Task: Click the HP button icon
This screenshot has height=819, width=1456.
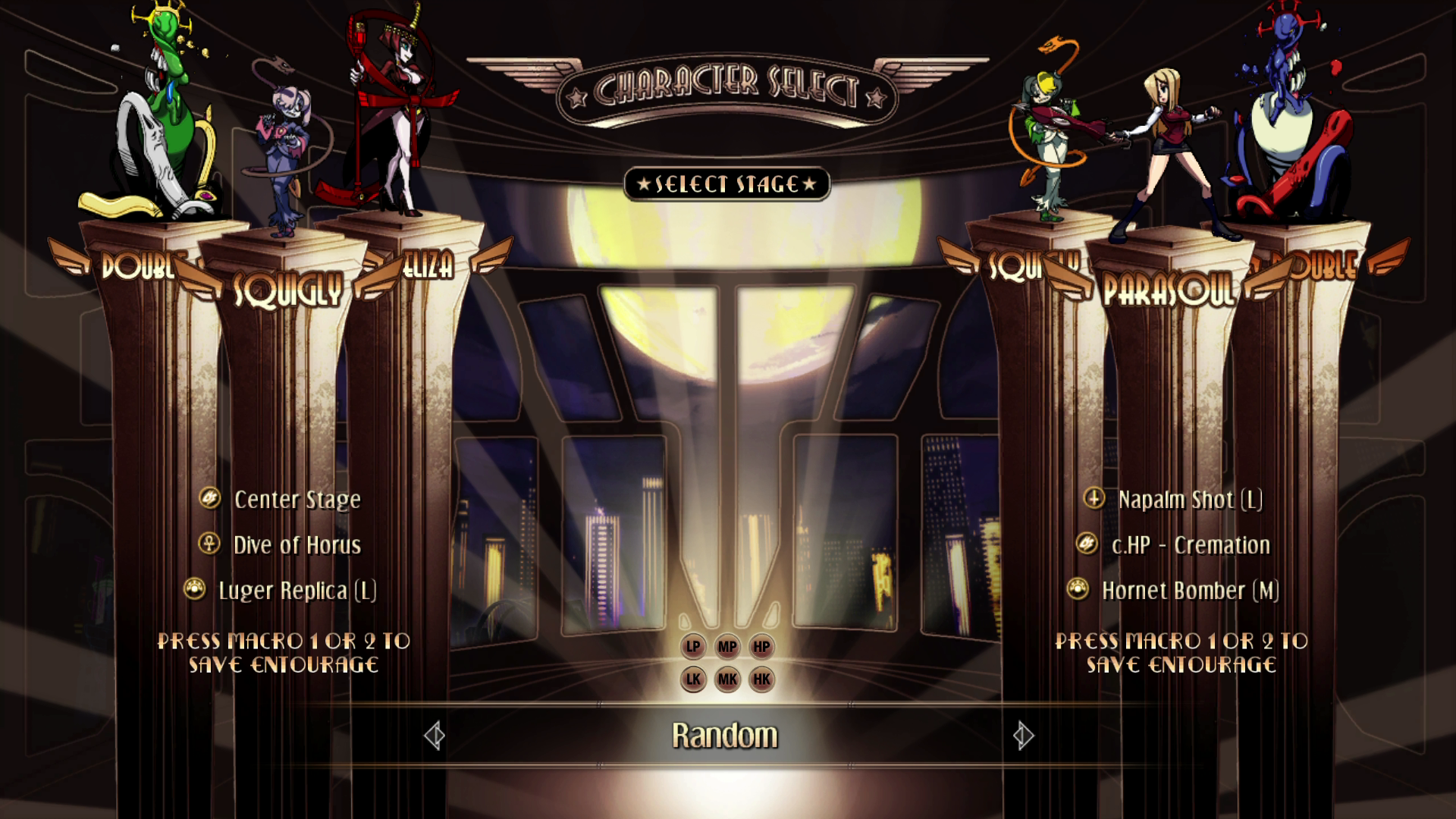Action: coord(761,647)
